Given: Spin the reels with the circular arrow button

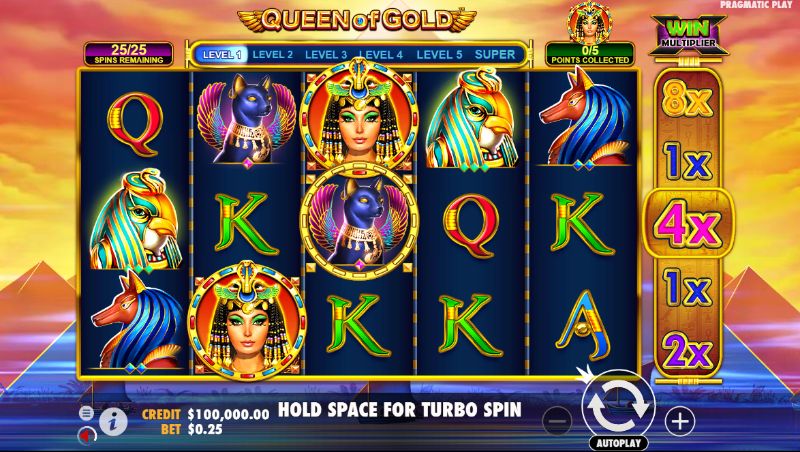Looking at the screenshot, I should [618, 403].
